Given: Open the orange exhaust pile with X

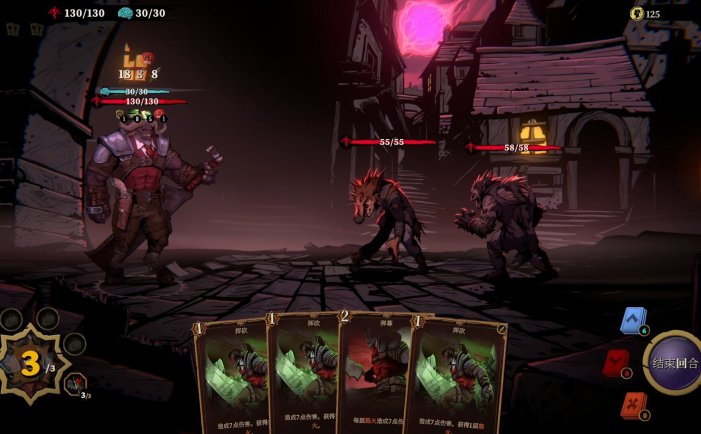Looking at the screenshot, I should [632, 404].
